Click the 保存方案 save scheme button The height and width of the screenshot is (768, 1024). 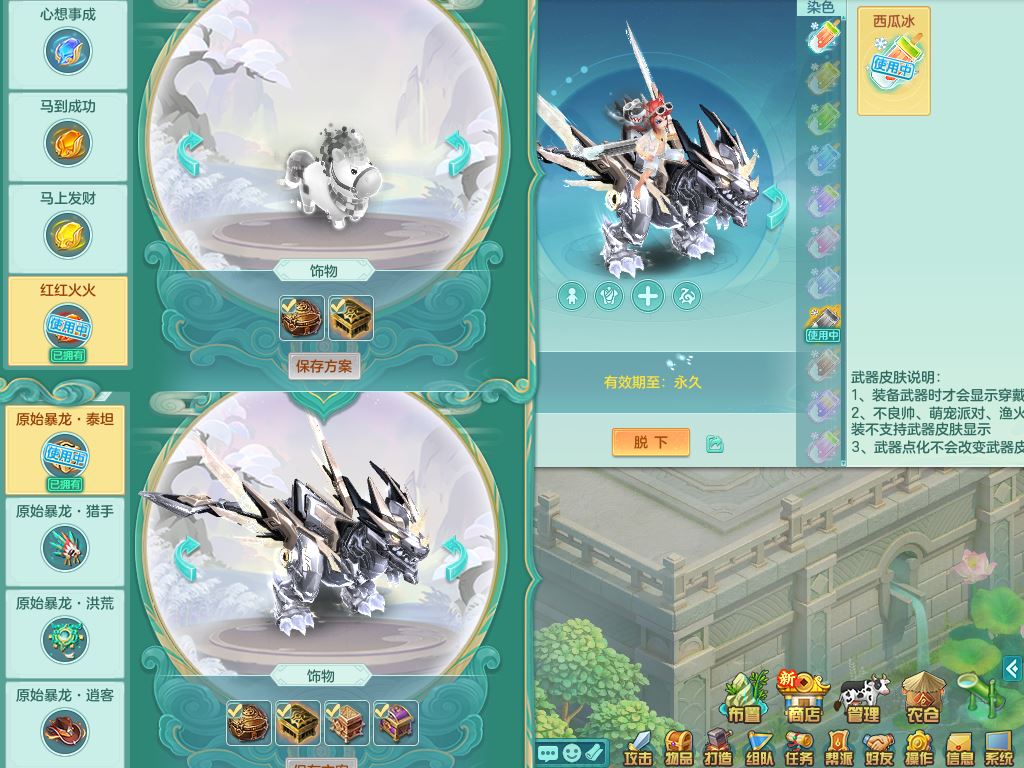[324, 366]
